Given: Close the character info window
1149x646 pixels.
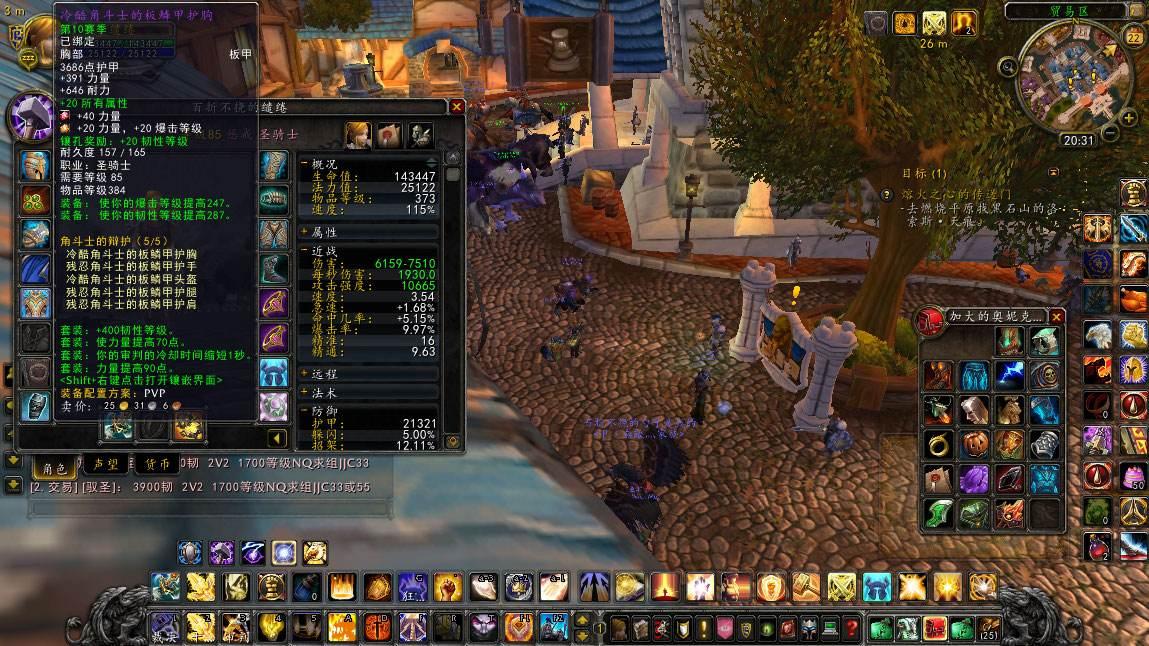Looking at the screenshot, I should [x=457, y=107].
